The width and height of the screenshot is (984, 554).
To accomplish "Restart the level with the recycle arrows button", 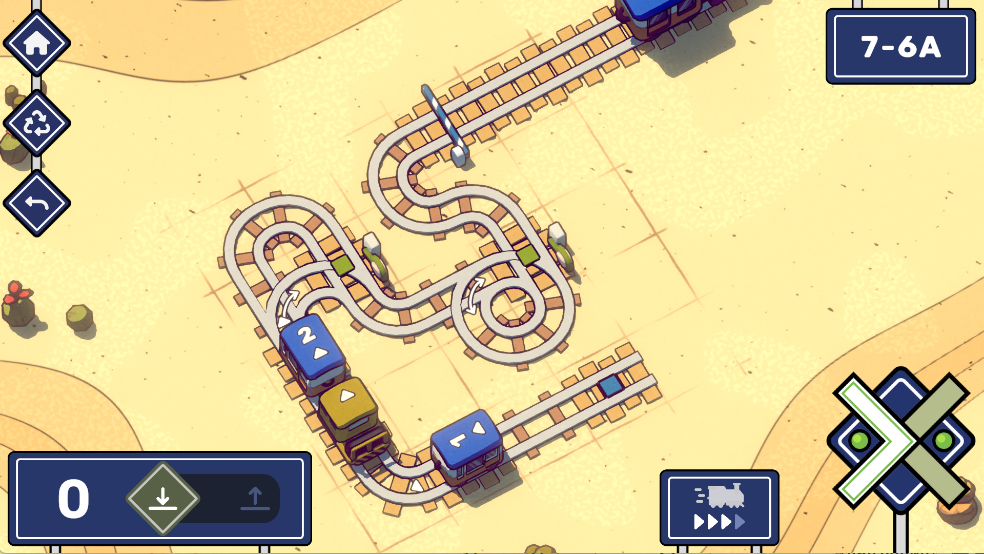I will click(x=37, y=123).
